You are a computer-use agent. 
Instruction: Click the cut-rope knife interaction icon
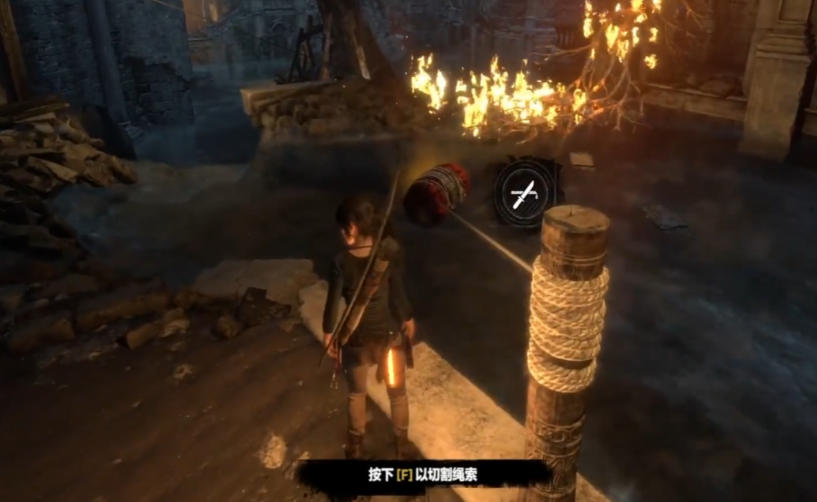524,191
